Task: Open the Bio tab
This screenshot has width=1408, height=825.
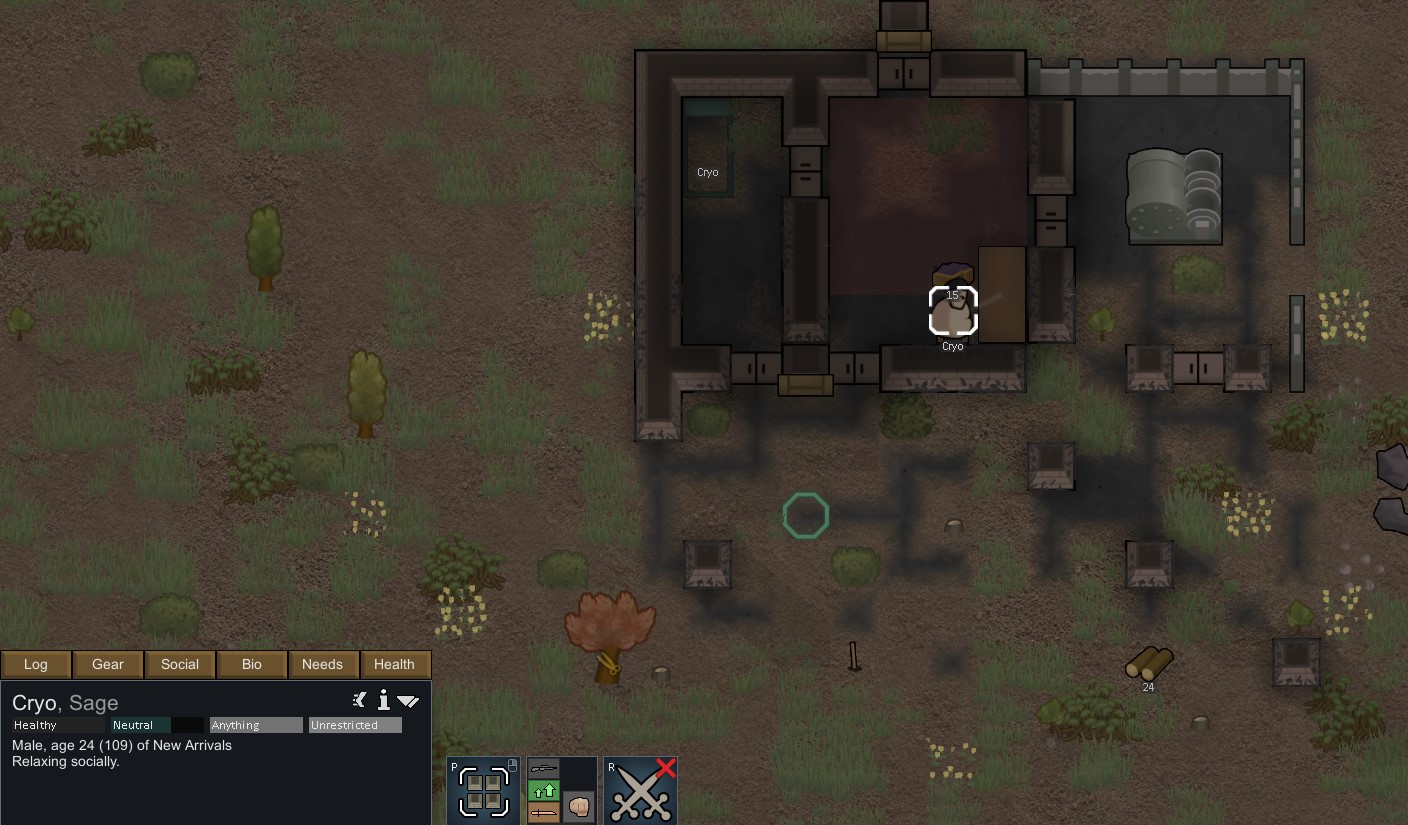Action: (x=252, y=664)
